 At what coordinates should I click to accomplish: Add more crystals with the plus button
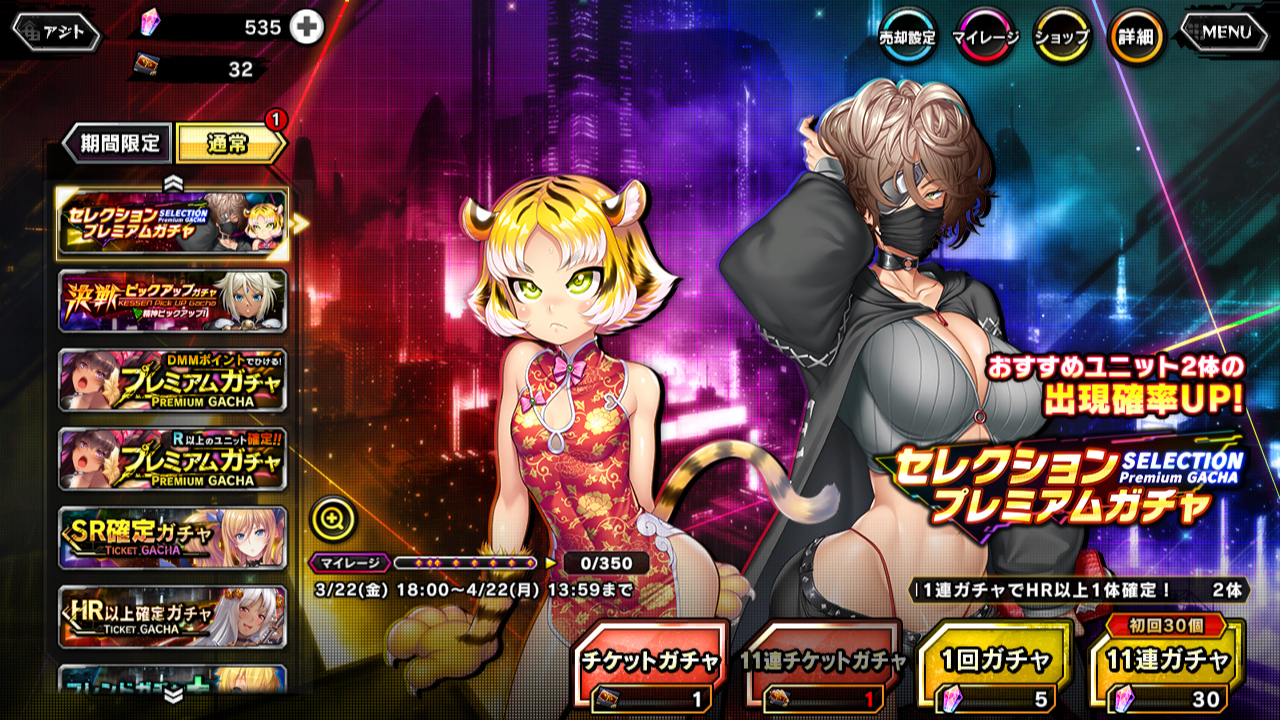[307, 28]
